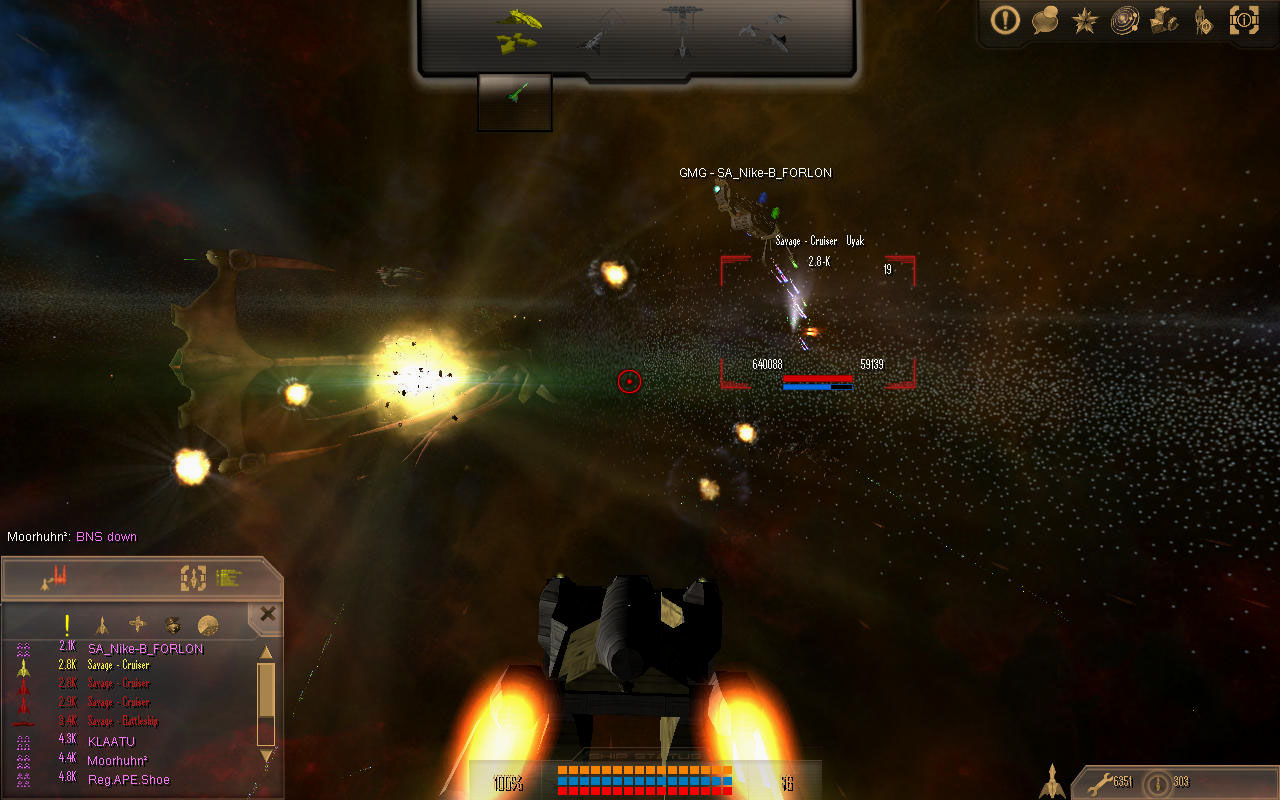Collapse list upward using the up arrow
Screen dimensions: 1280x800
(x=266, y=653)
